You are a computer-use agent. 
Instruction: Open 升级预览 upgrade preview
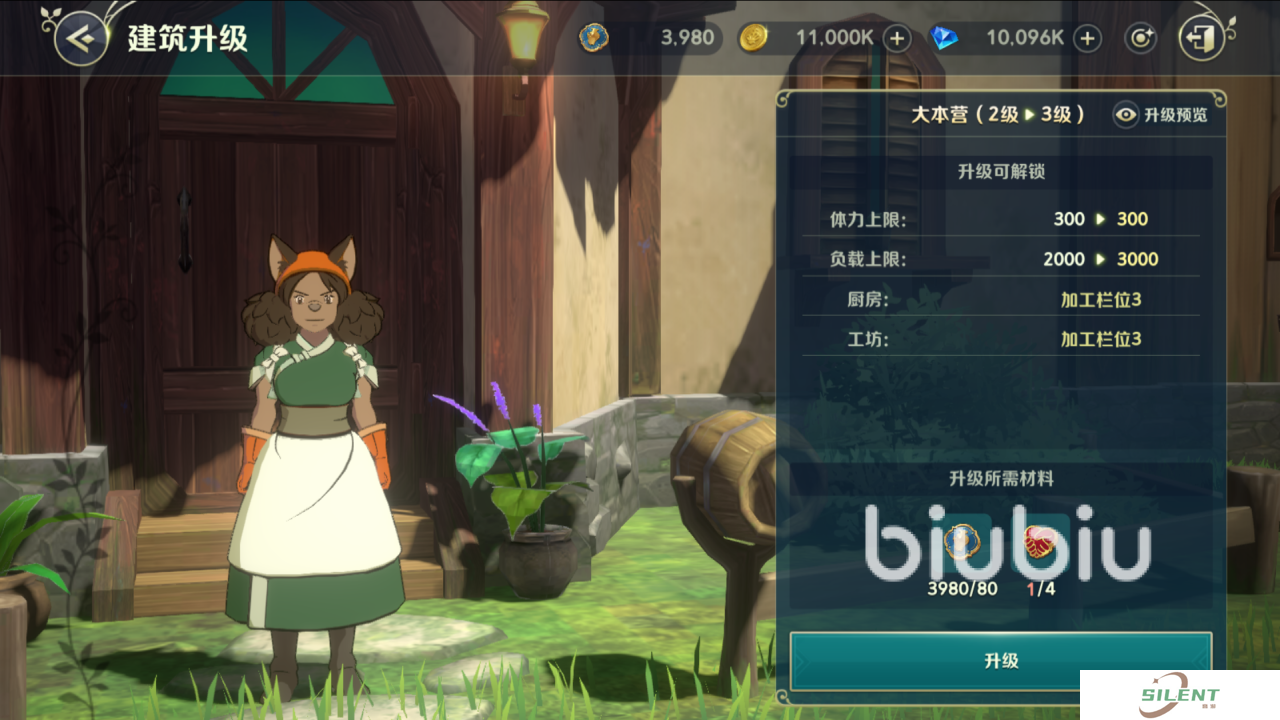[1161, 115]
